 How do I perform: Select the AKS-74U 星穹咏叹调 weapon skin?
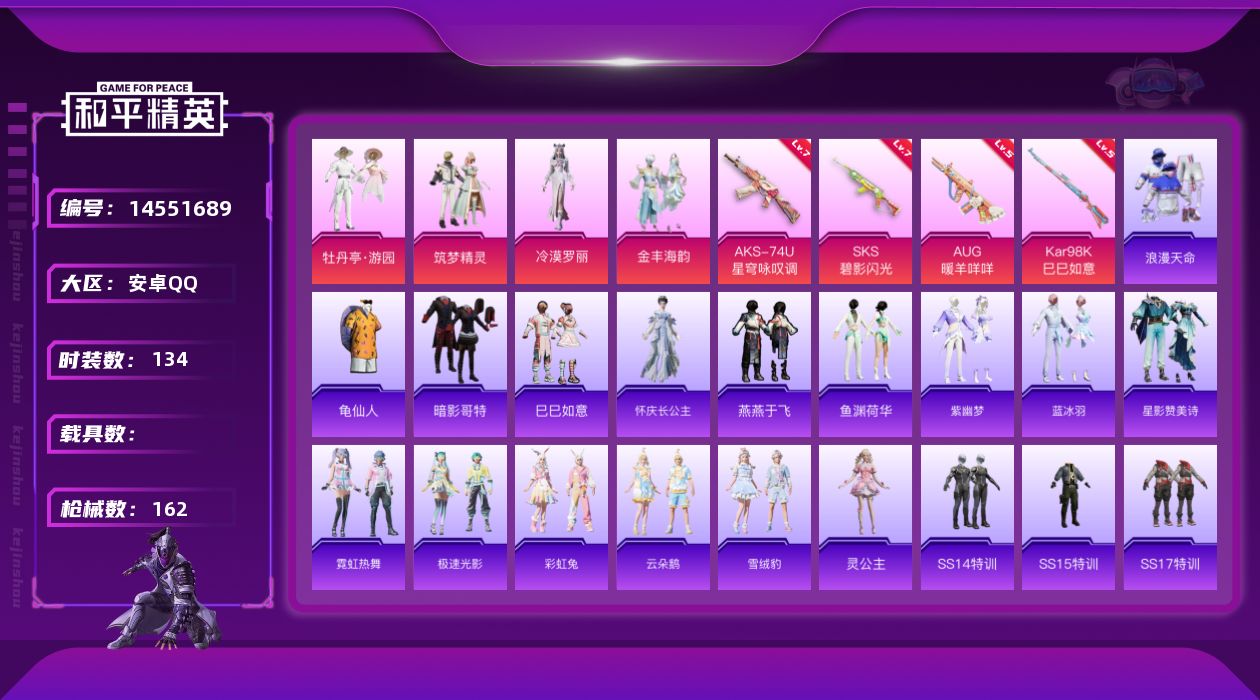[x=764, y=211]
